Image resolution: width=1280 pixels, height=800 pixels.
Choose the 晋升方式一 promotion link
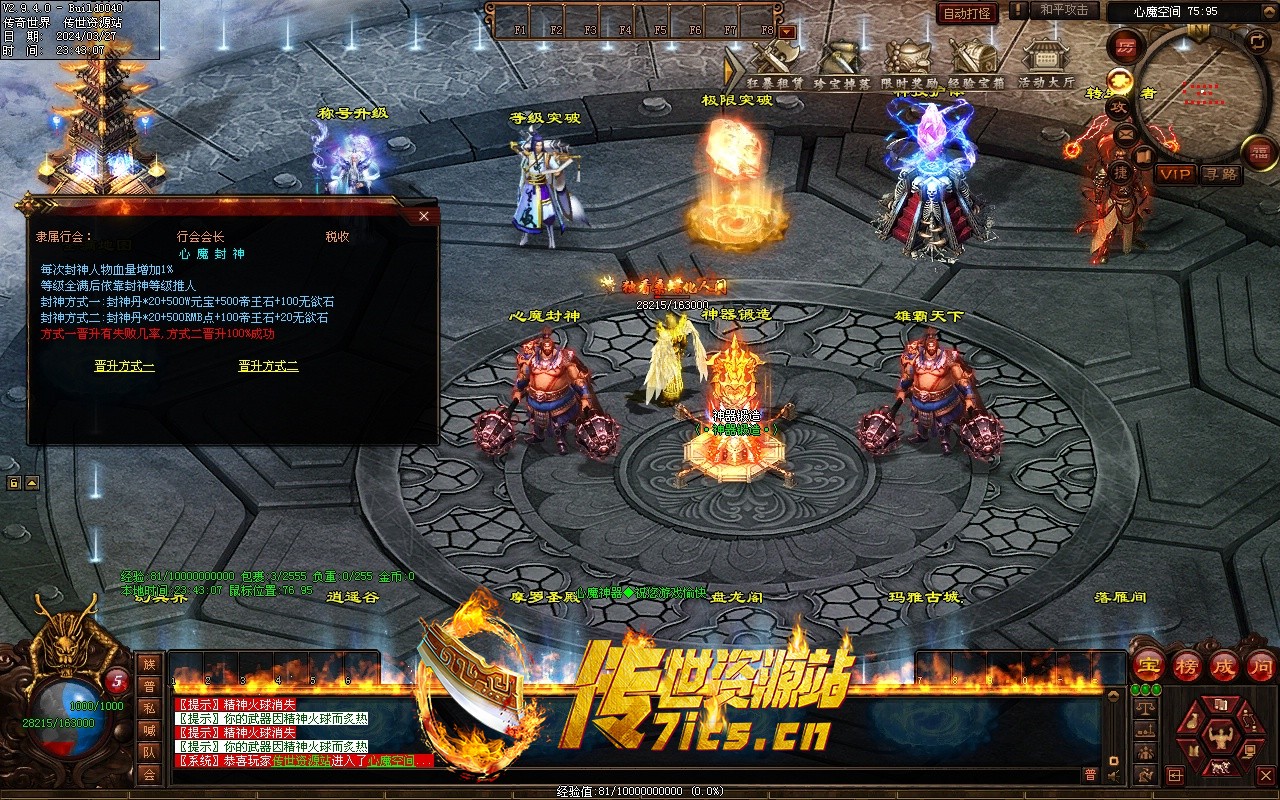pyautogui.click(x=125, y=366)
